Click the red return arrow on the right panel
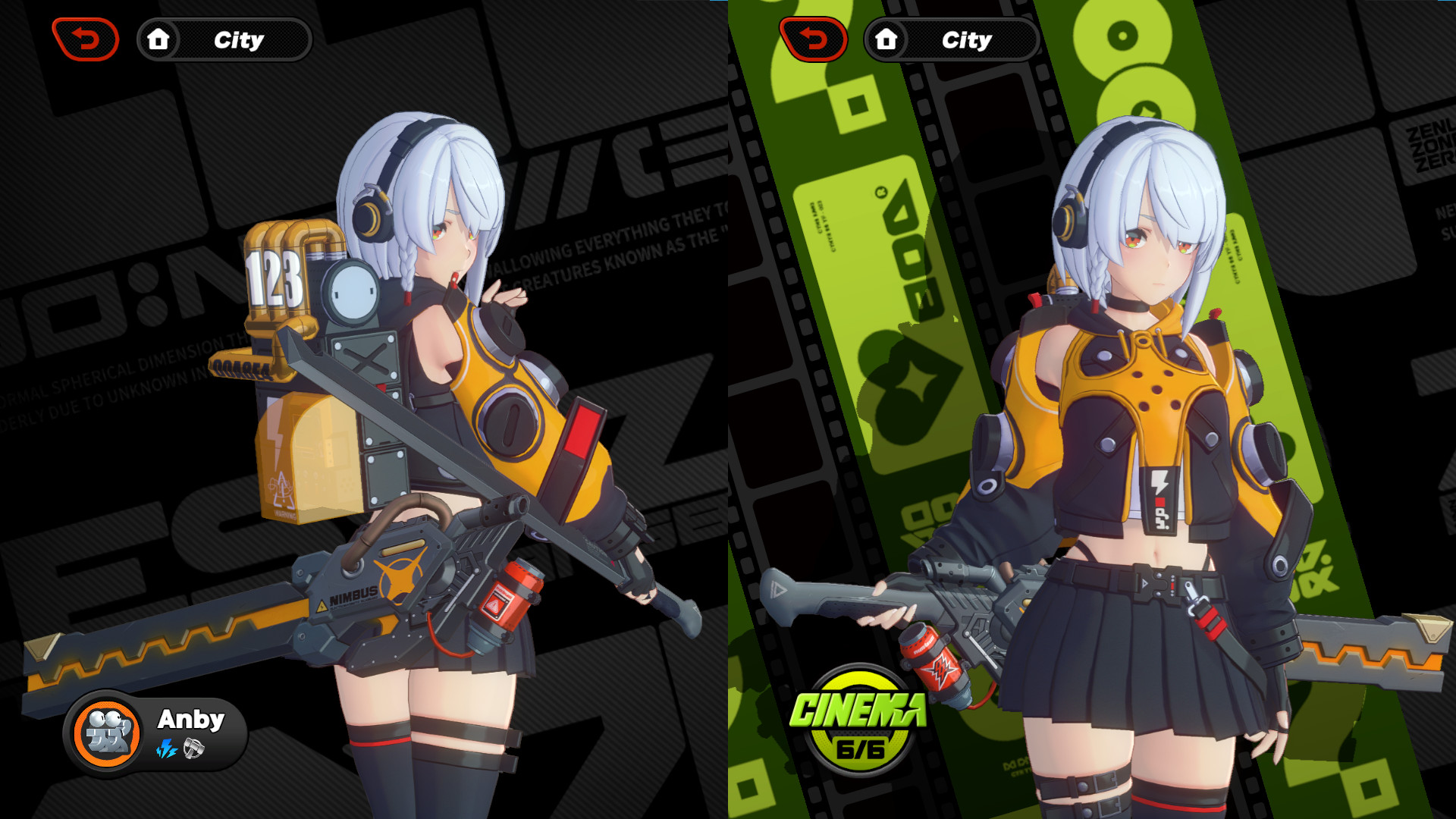1456x819 pixels. 813,39
